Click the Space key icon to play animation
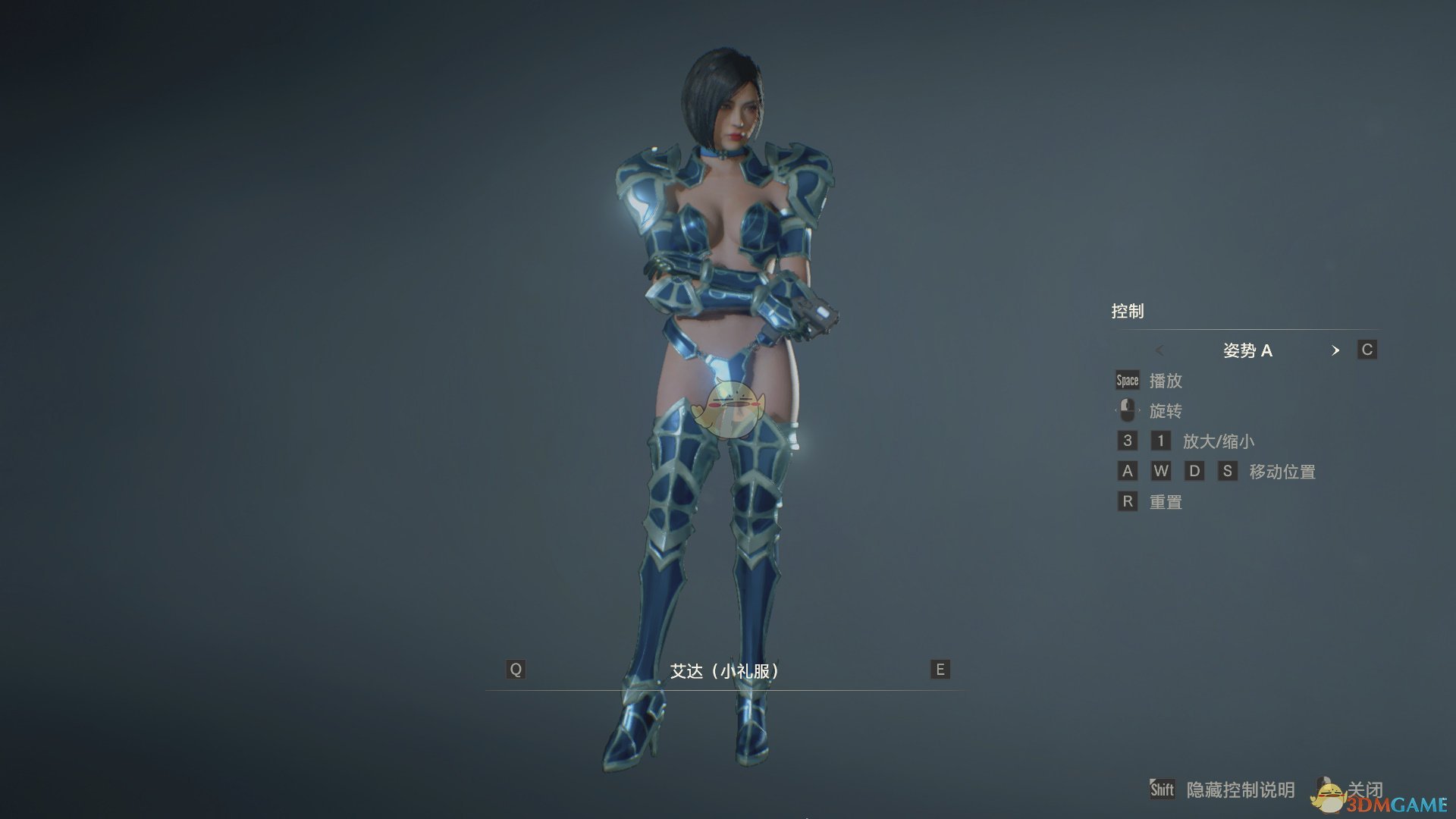Image resolution: width=1456 pixels, height=819 pixels. [x=1127, y=380]
